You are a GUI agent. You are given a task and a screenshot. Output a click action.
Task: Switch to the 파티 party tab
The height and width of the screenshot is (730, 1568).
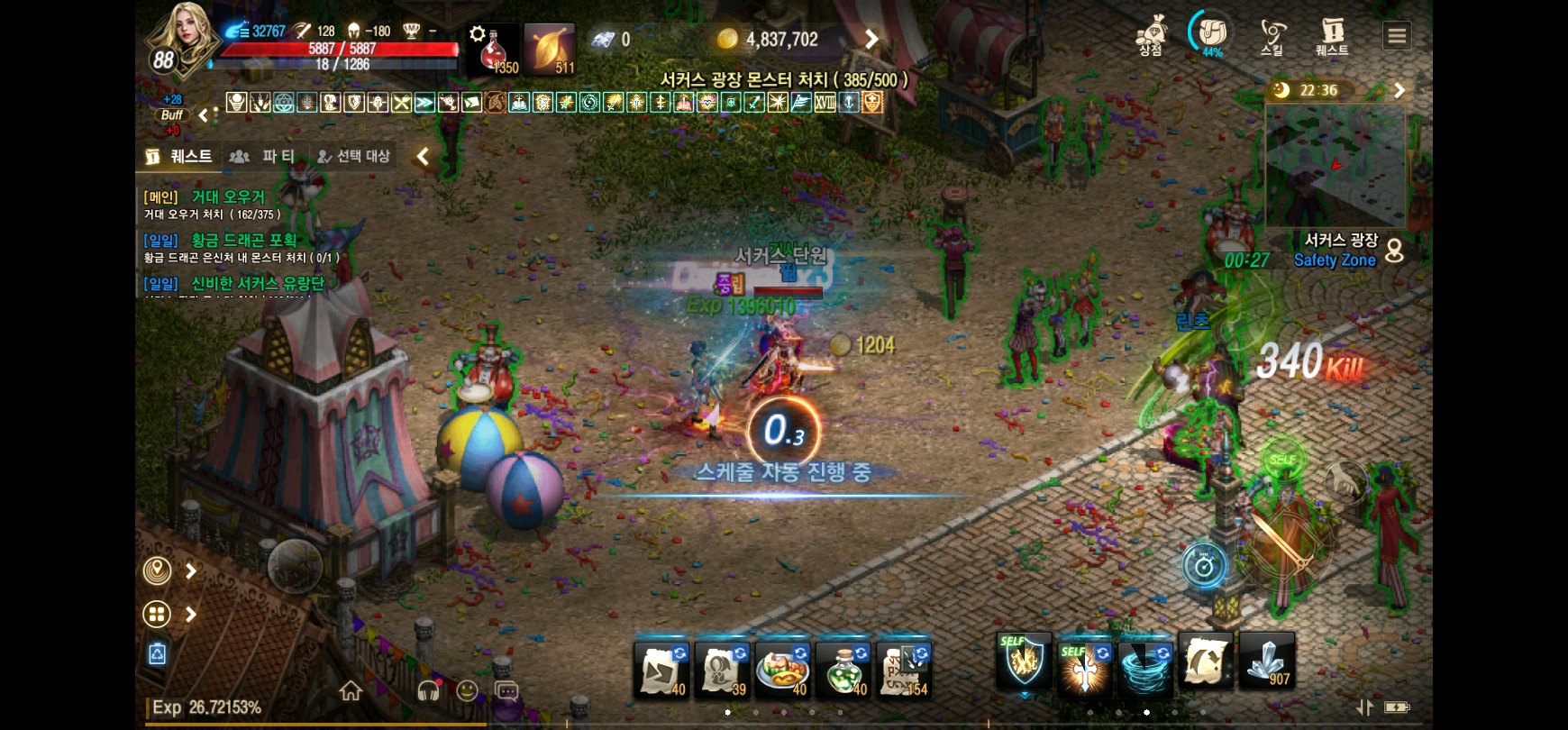[266, 156]
